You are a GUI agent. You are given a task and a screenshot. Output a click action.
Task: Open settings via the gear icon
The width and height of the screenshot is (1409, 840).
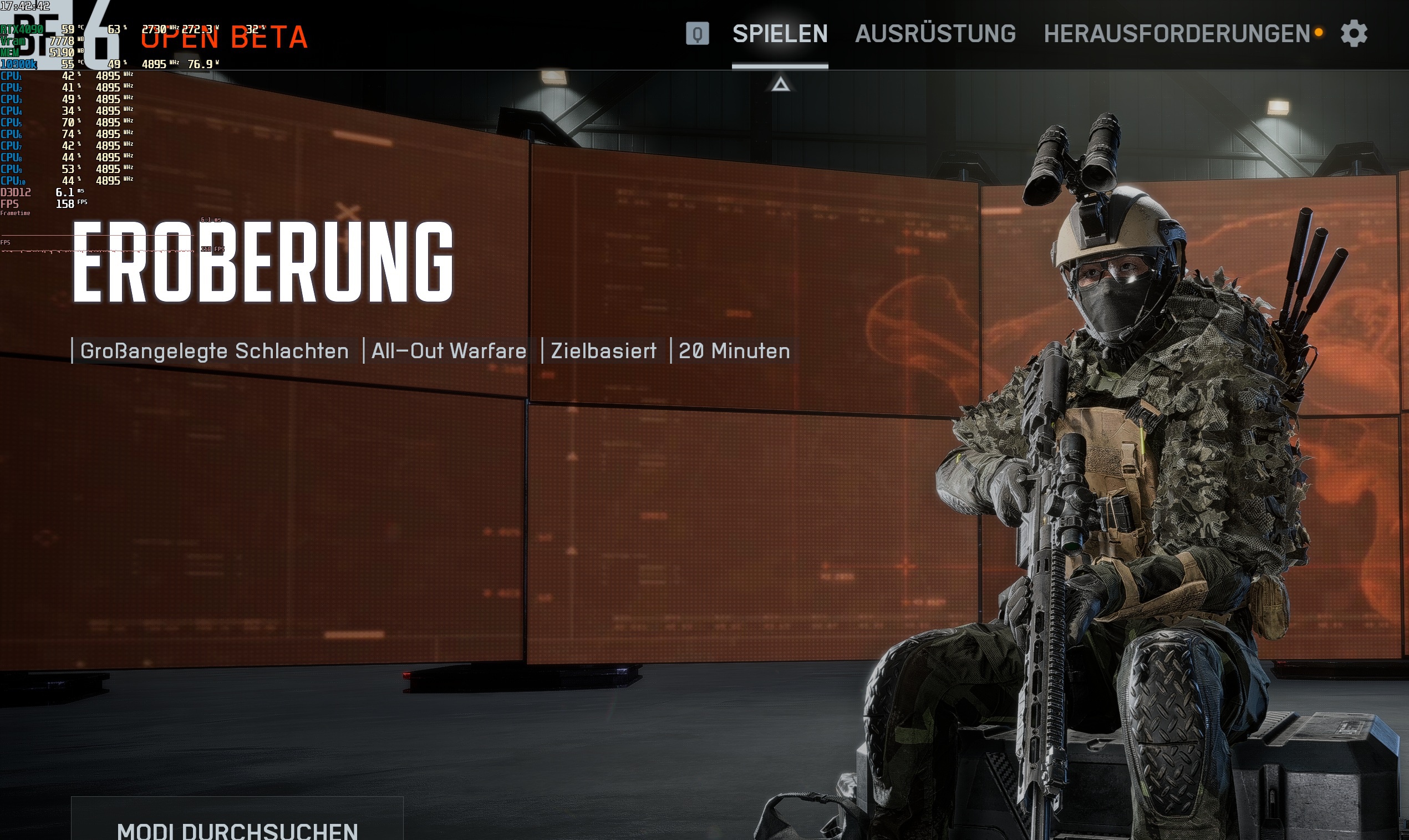point(1354,33)
